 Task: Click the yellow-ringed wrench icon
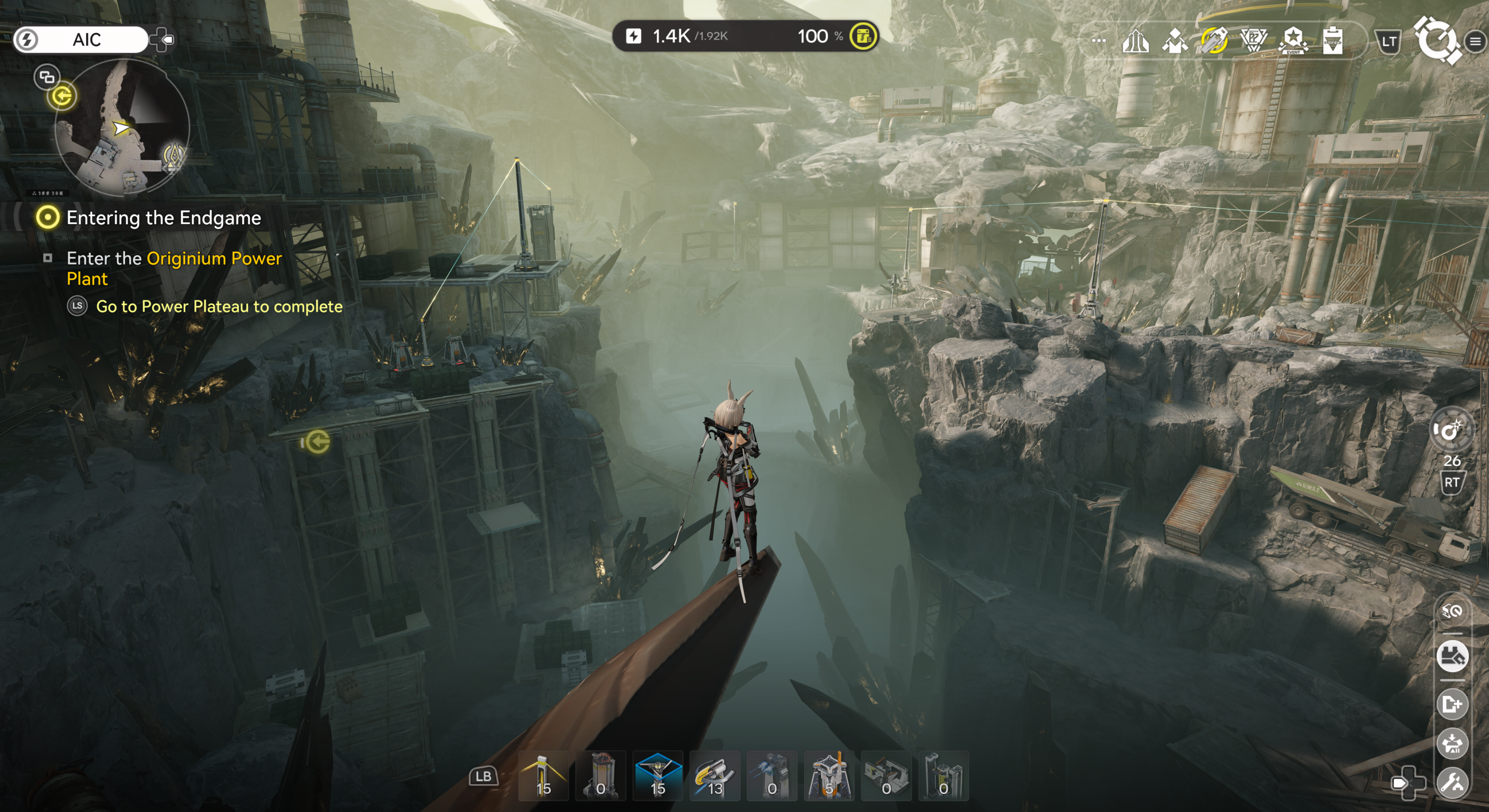coord(1214,40)
